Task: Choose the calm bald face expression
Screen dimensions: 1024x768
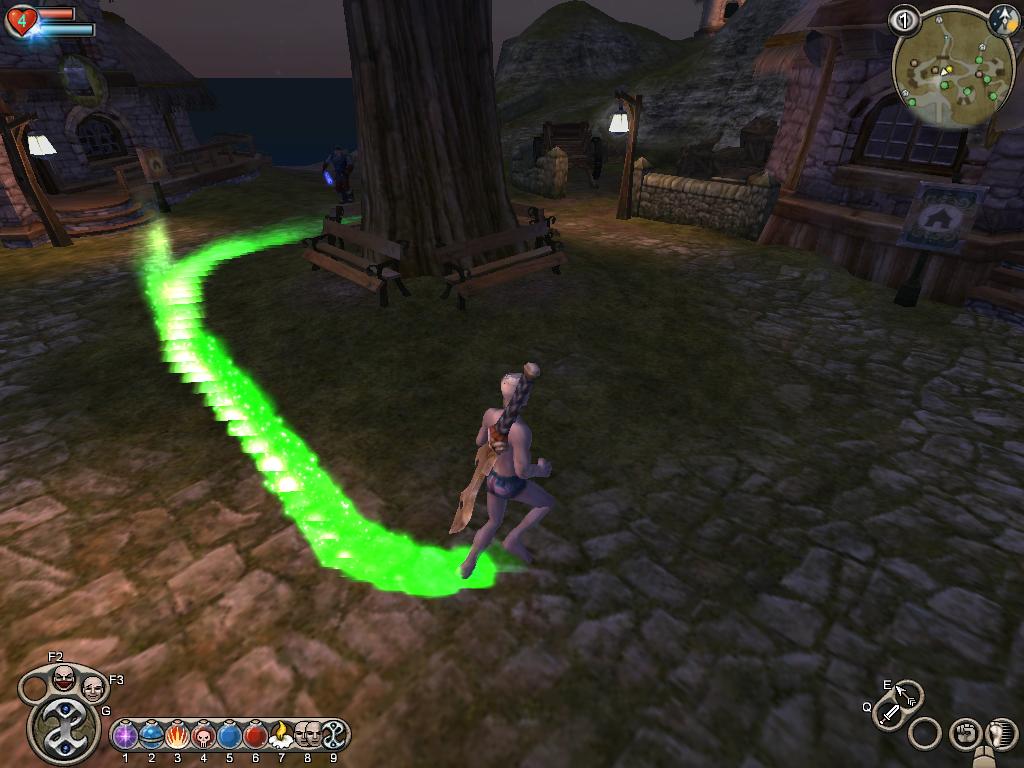Action: (x=93, y=688)
